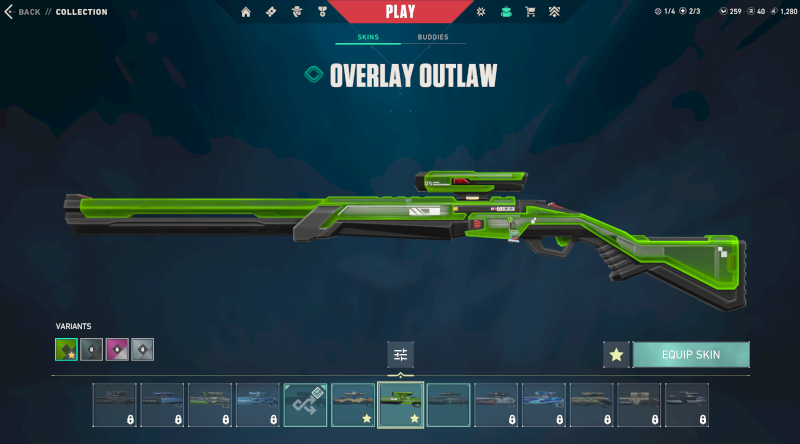
Task: Open the collection icon highlighted in teal
Action: pyautogui.click(x=505, y=12)
